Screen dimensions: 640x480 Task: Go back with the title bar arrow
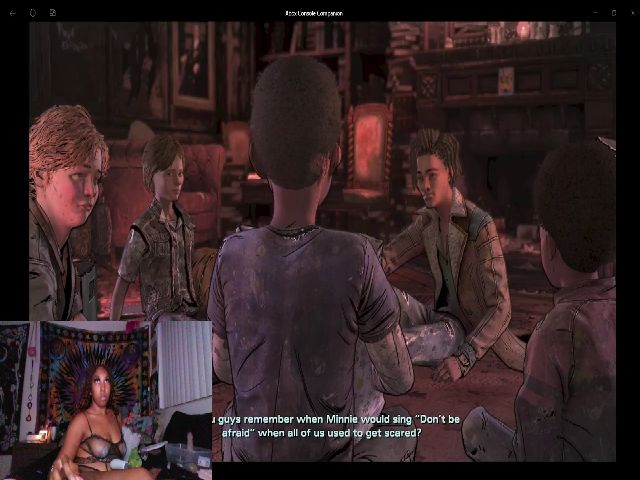(x=13, y=13)
